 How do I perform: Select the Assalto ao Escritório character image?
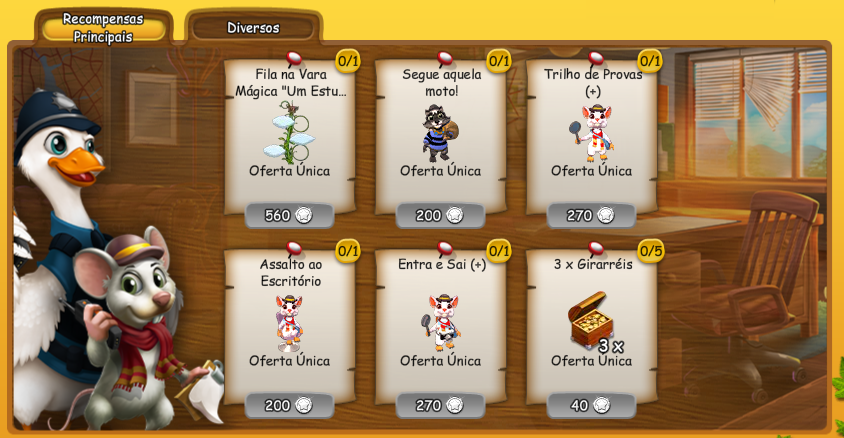[x=289, y=321]
